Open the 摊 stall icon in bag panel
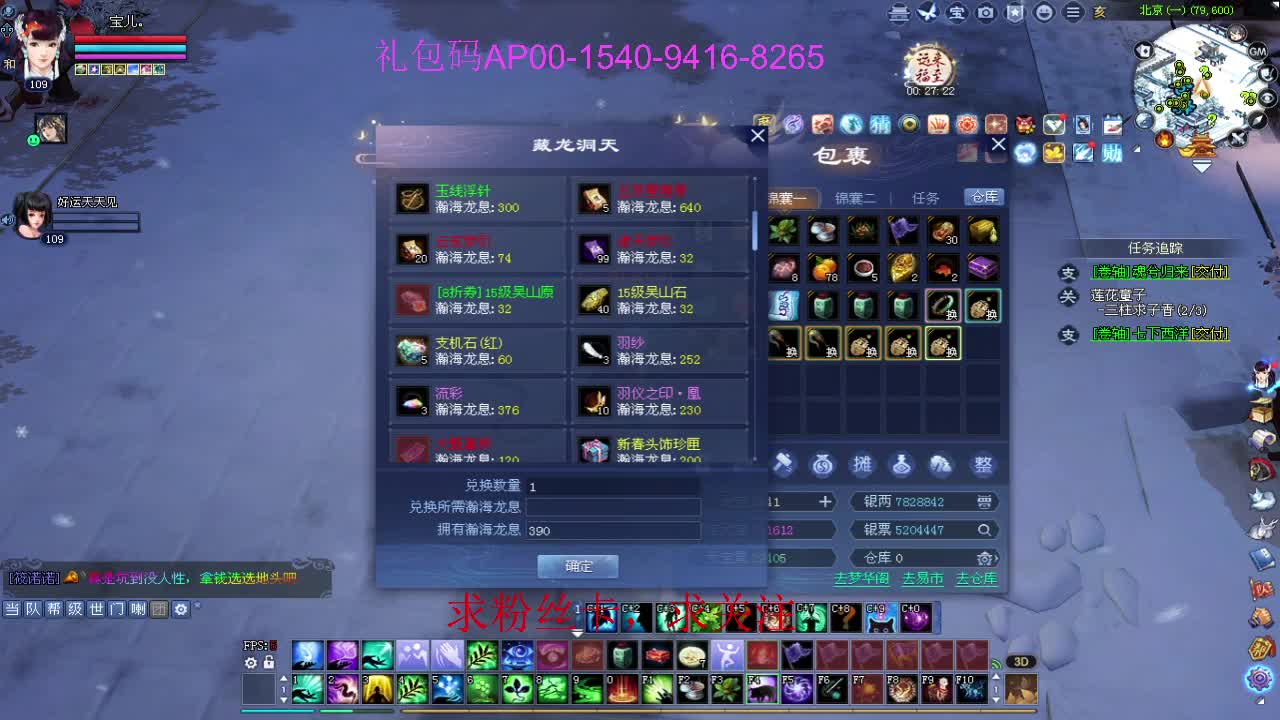This screenshot has height=720, width=1280. pyautogui.click(x=863, y=464)
